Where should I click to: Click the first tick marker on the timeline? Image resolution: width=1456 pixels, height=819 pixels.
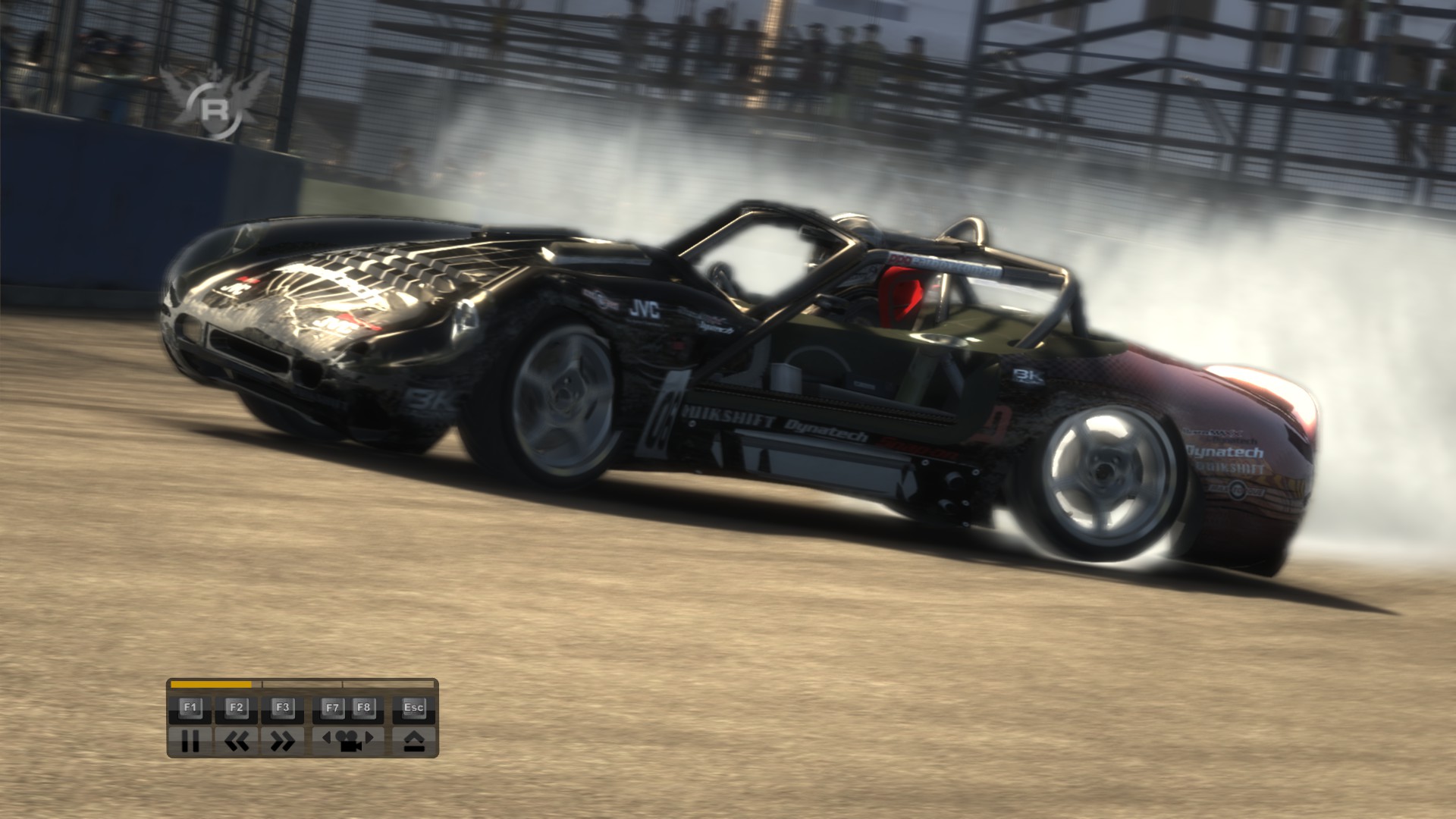click(262, 683)
